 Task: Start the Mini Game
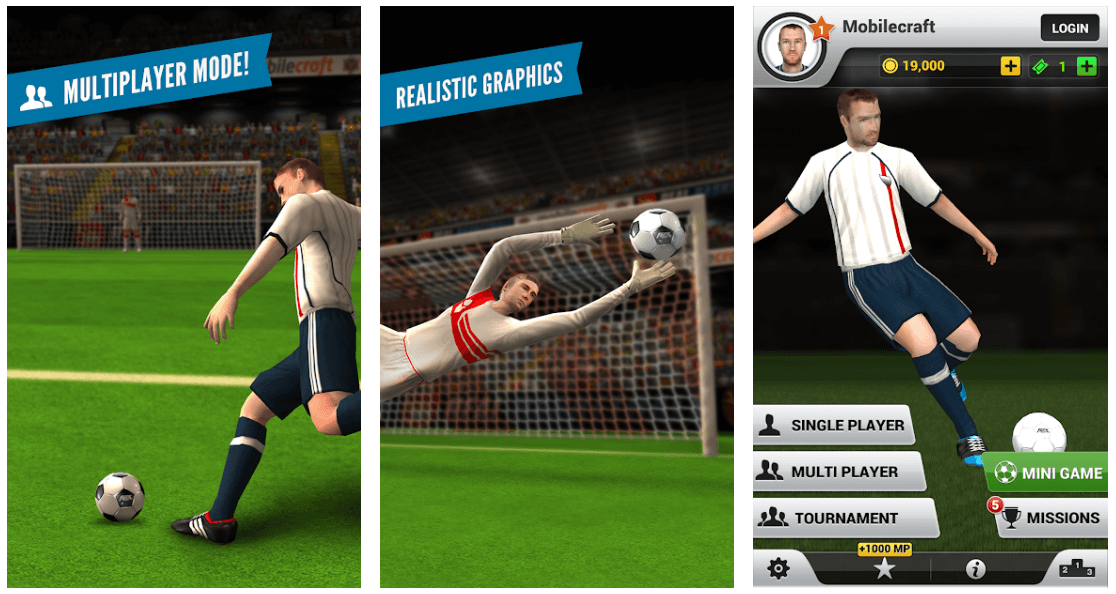pyautogui.click(x=1048, y=473)
